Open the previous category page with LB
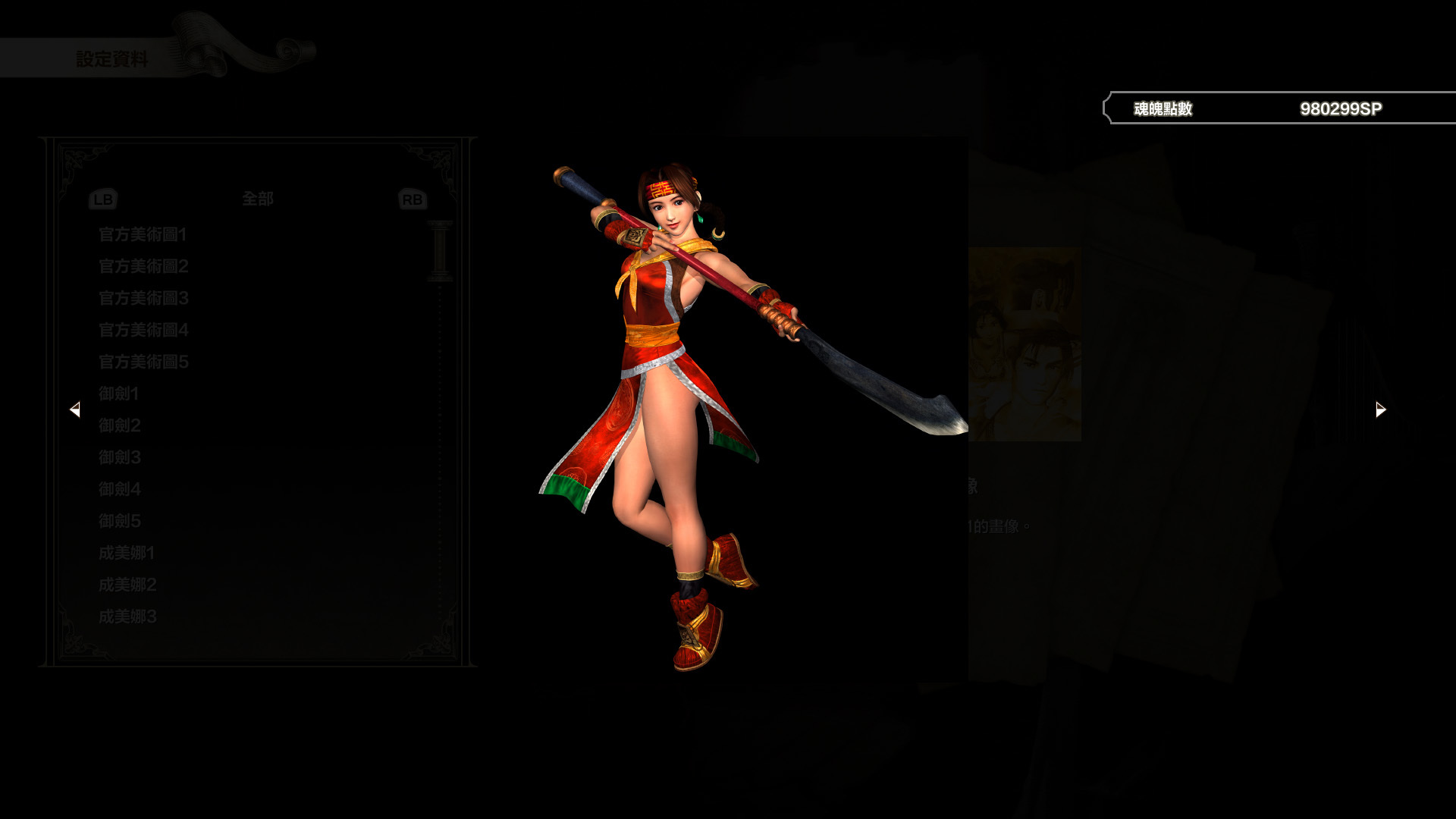This screenshot has height=819, width=1456. coord(102,199)
